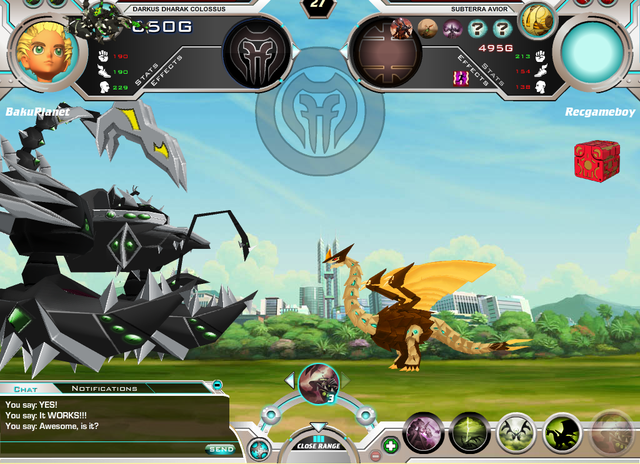
Task: Select the Darkus attribute emblem
Action: coord(257,52)
